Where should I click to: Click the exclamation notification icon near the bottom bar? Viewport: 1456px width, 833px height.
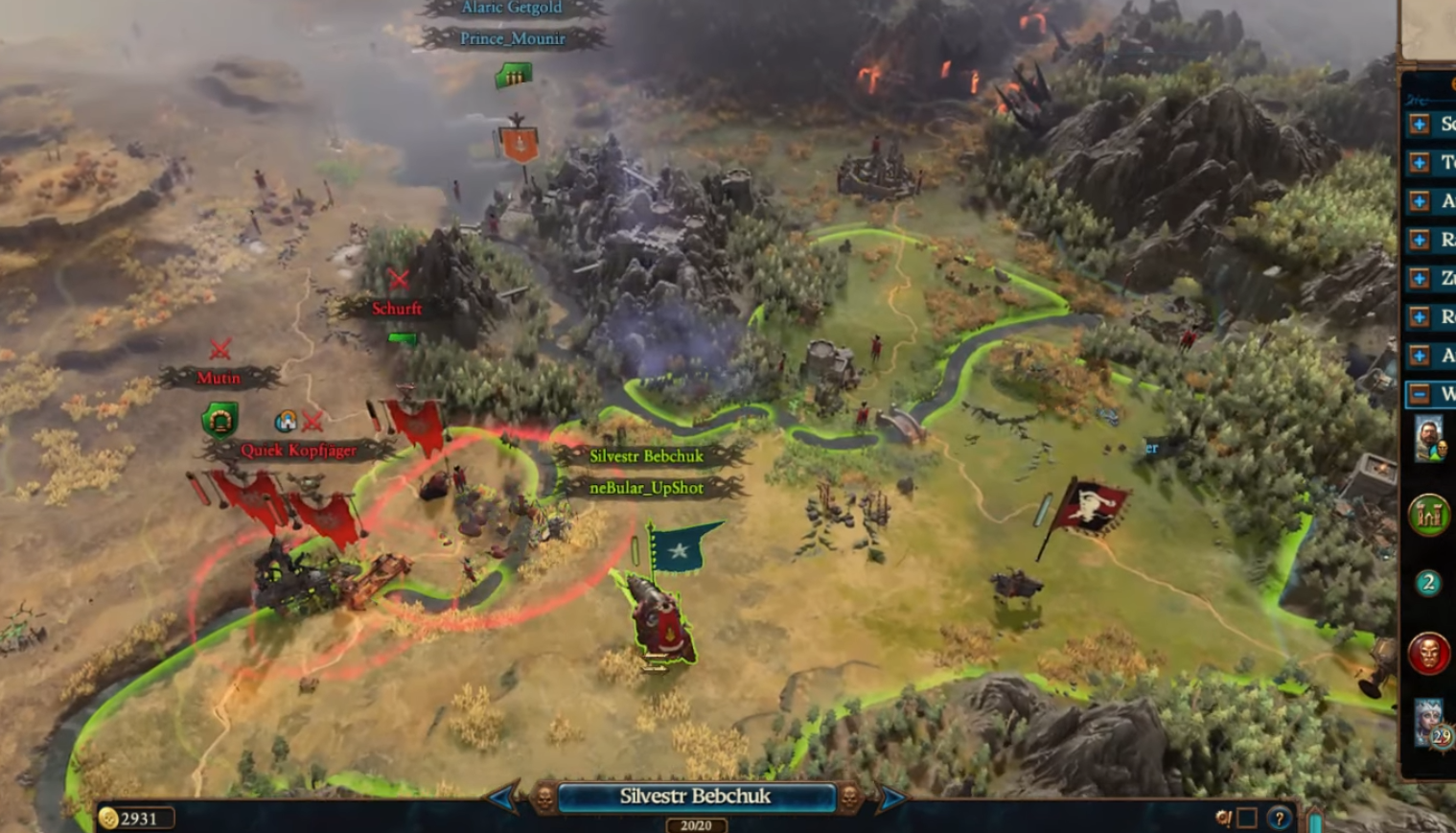click(x=1224, y=816)
